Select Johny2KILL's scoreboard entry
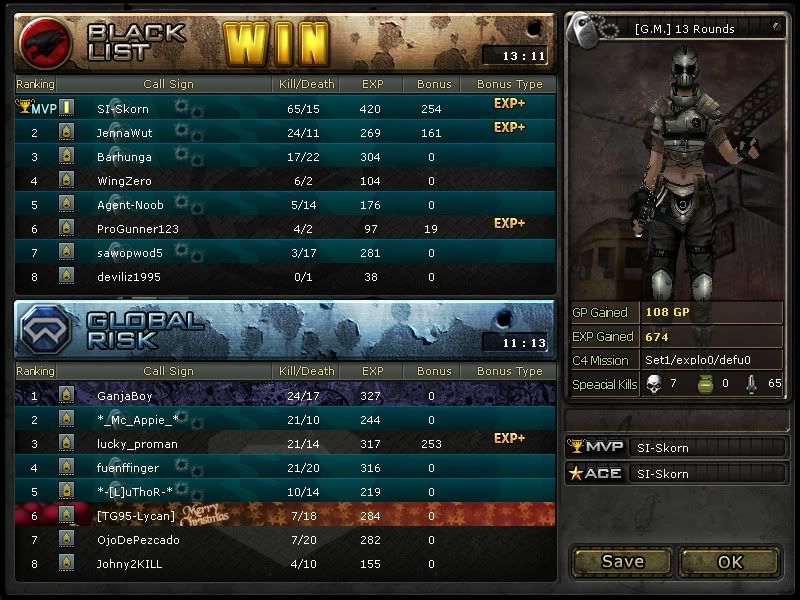The width and height of the screenshot is (800, 600). coord(285,564)
